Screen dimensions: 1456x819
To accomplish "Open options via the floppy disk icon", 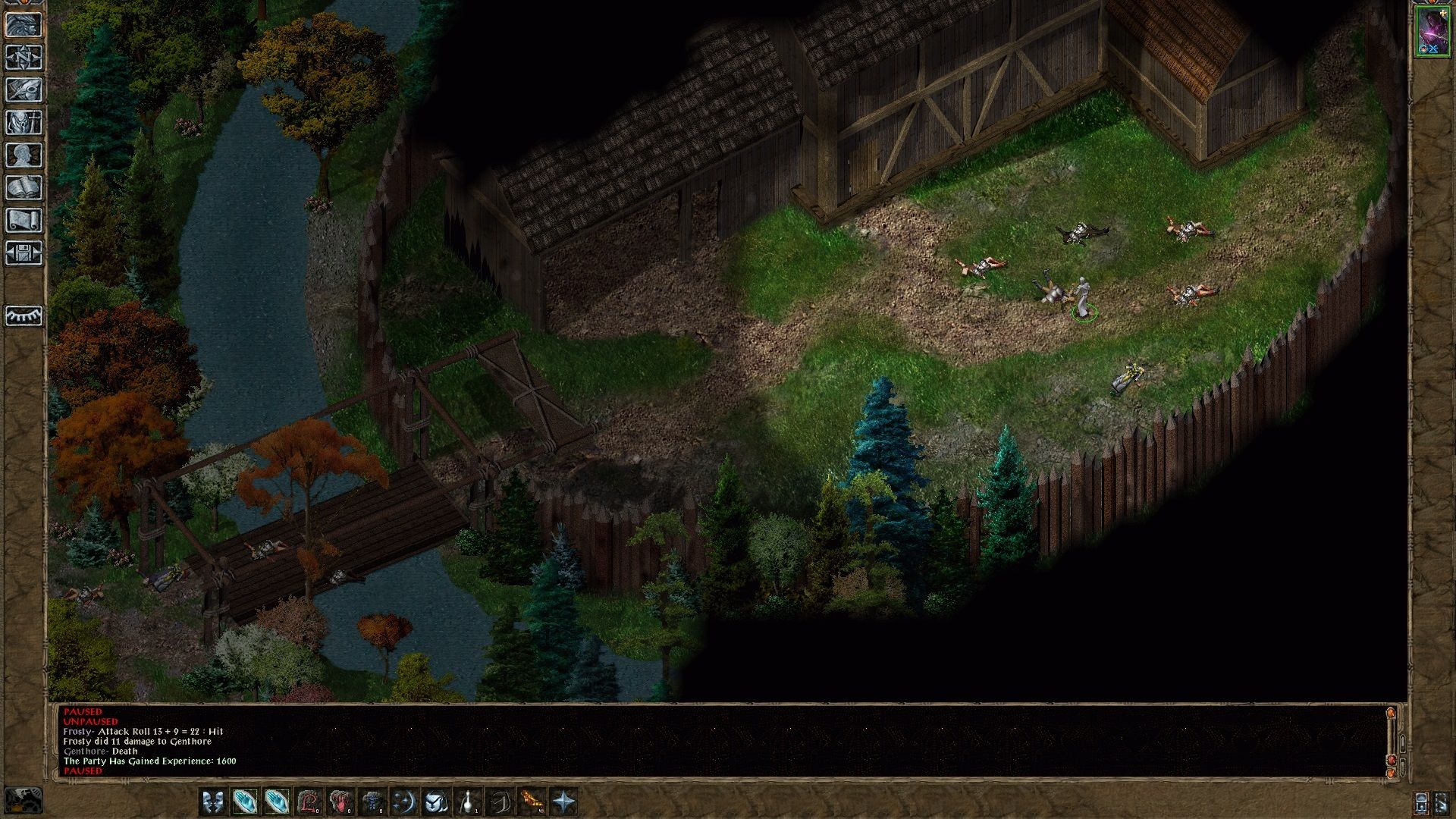I will [24, 253].
